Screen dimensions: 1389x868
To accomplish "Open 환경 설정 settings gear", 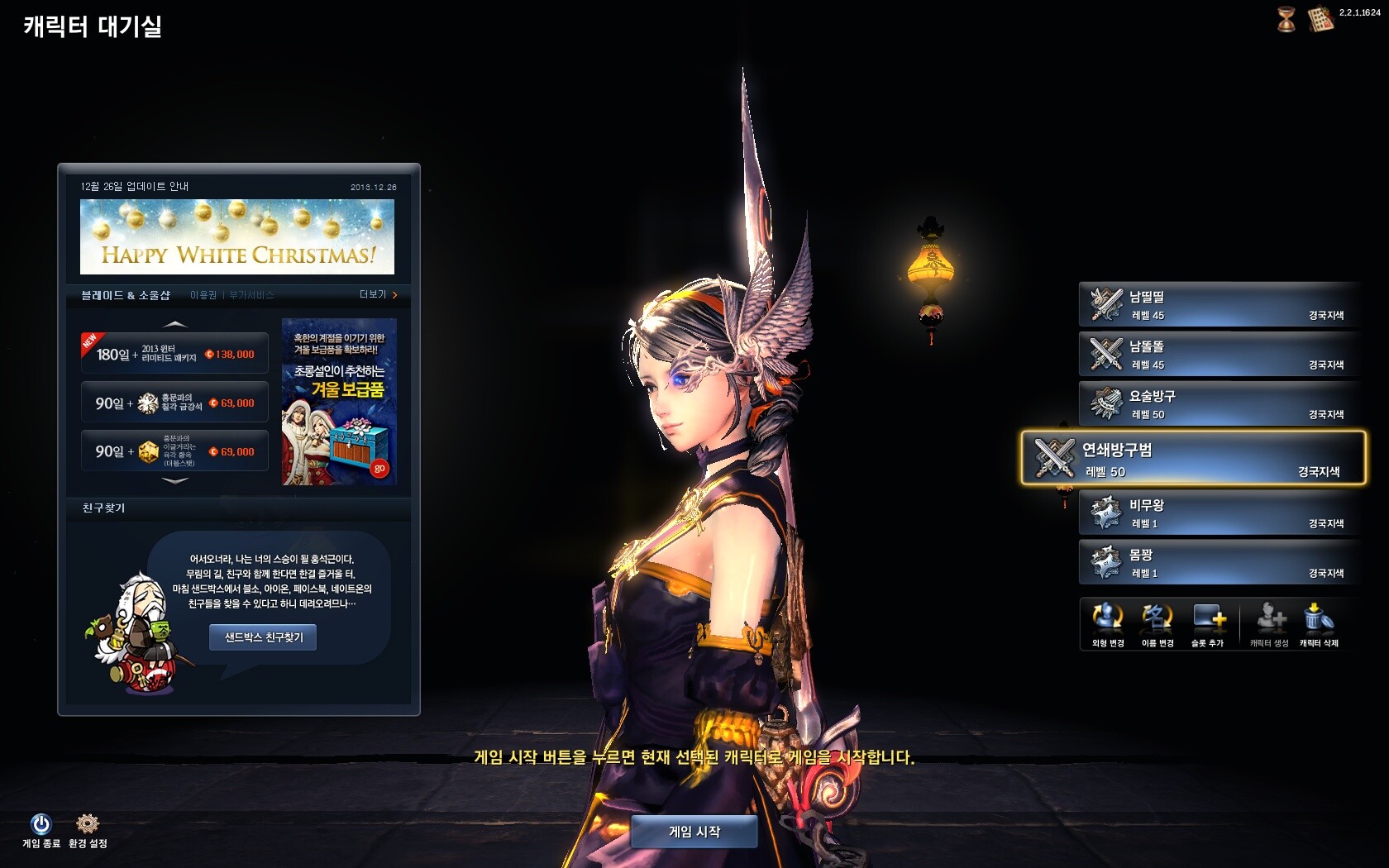I will pos(88,829).
